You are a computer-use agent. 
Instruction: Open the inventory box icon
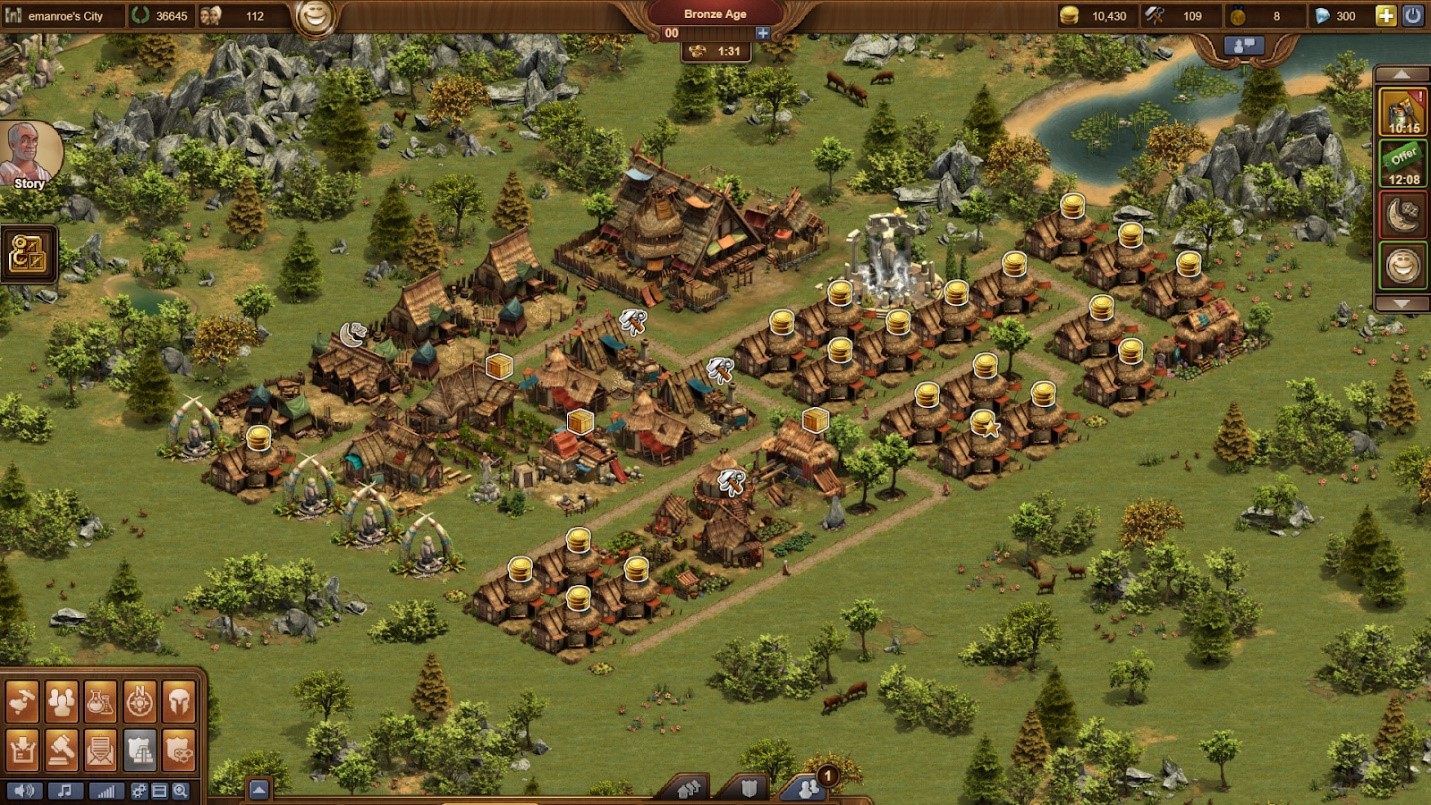tap(22, 749)
